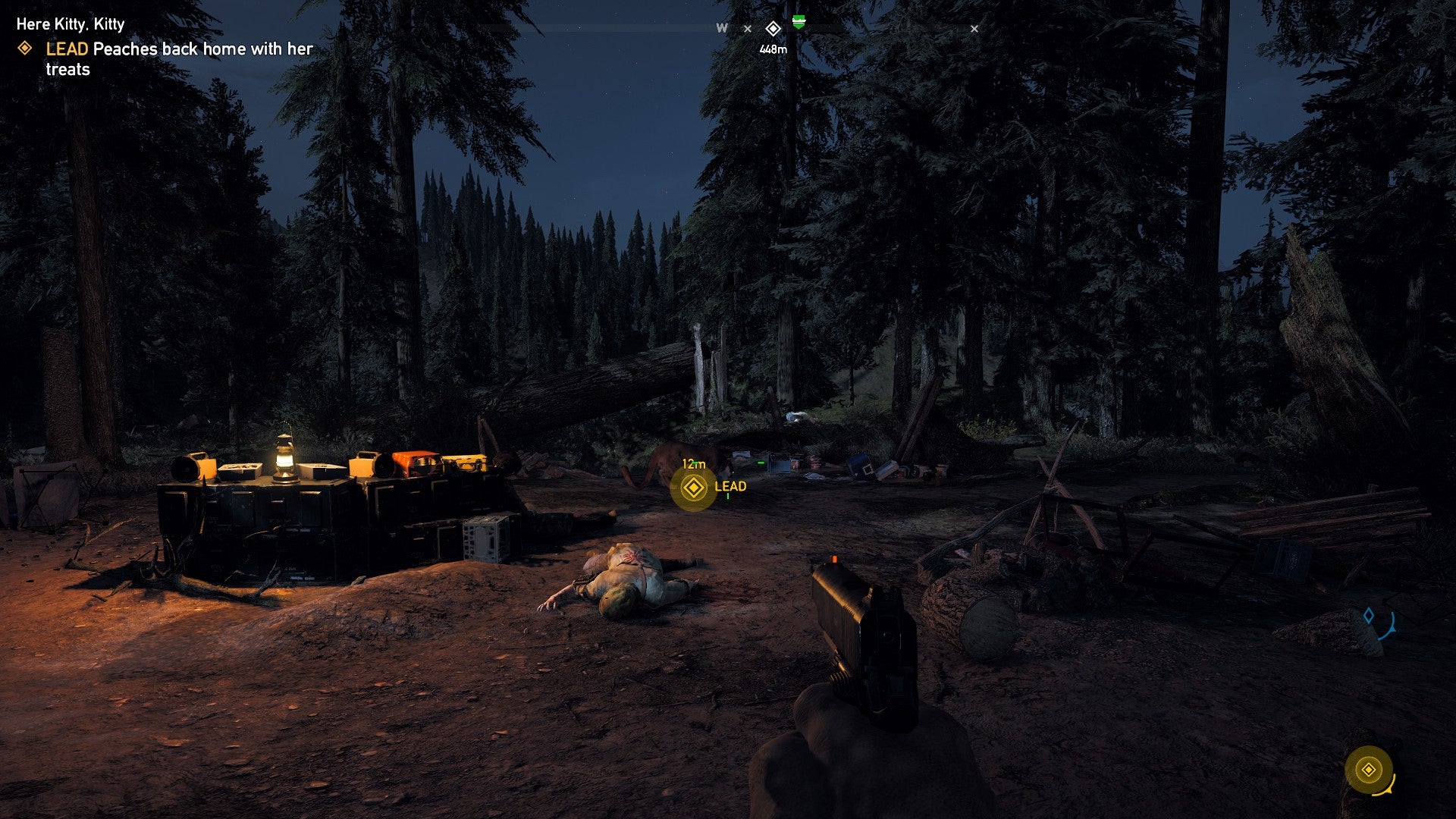This screenshot has height=819, width=1456.
Task: Click the green shield icon on the compass bar
Action: click(x=799, y=23)
